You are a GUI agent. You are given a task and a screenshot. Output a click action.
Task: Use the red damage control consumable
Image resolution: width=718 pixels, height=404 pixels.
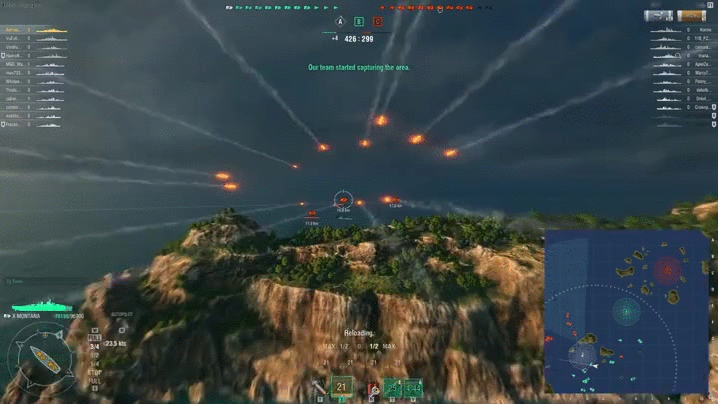(x=373, y=389)
